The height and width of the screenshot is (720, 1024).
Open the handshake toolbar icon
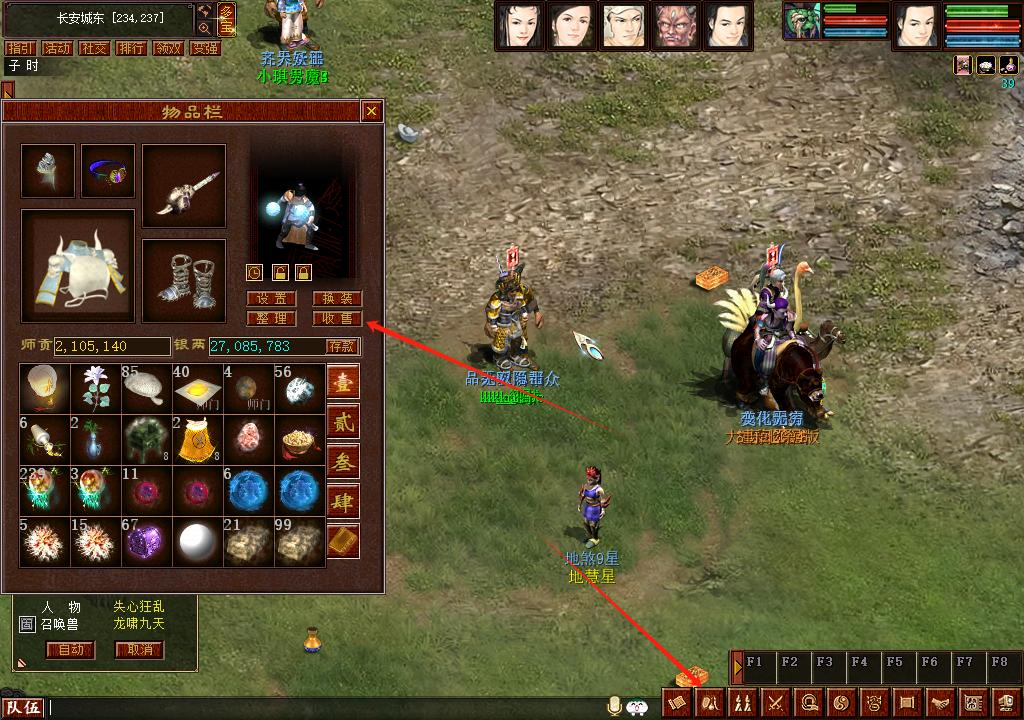[939, 703]
